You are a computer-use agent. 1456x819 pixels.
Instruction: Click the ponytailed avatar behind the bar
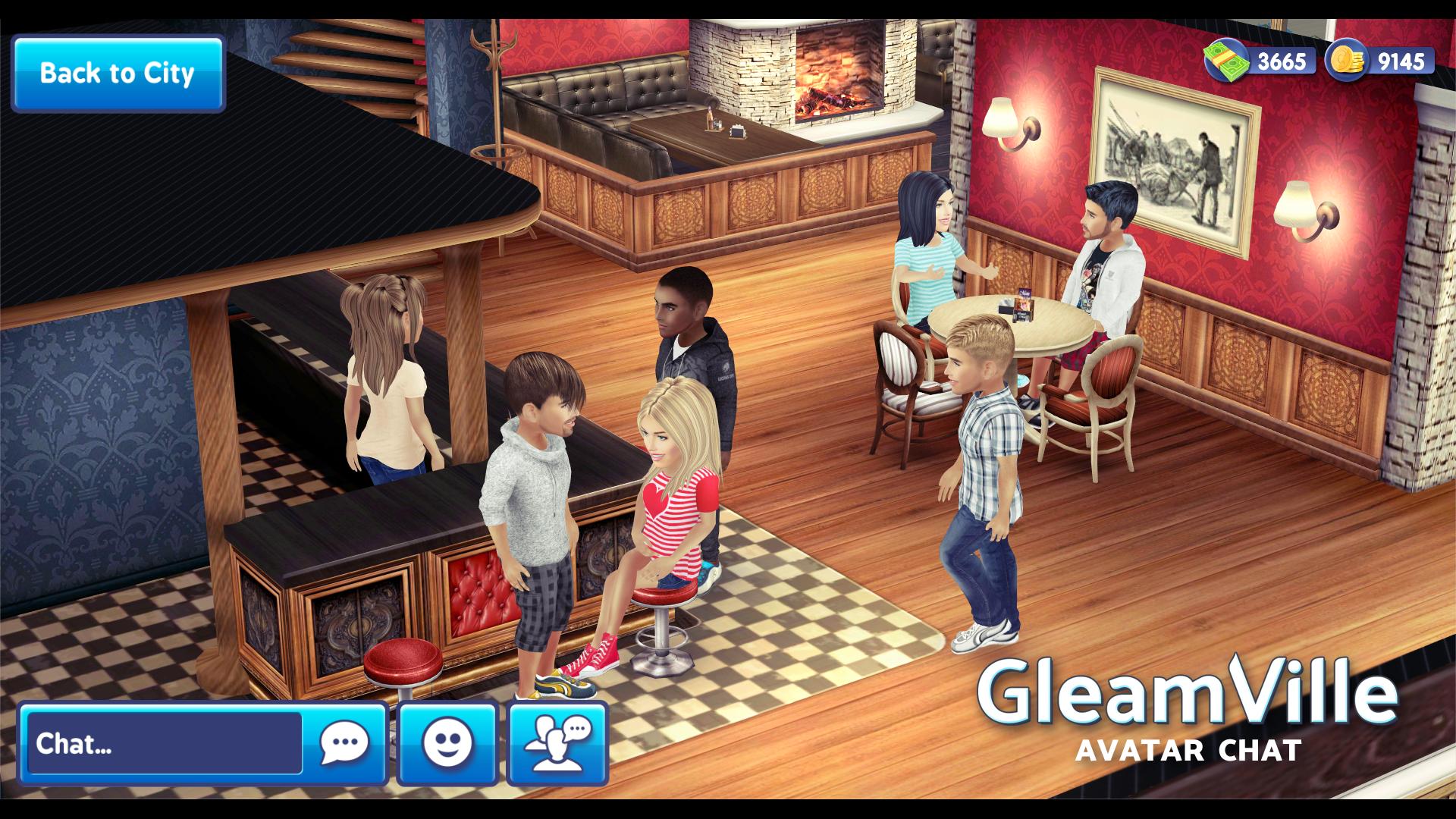(x=387, y=379)
